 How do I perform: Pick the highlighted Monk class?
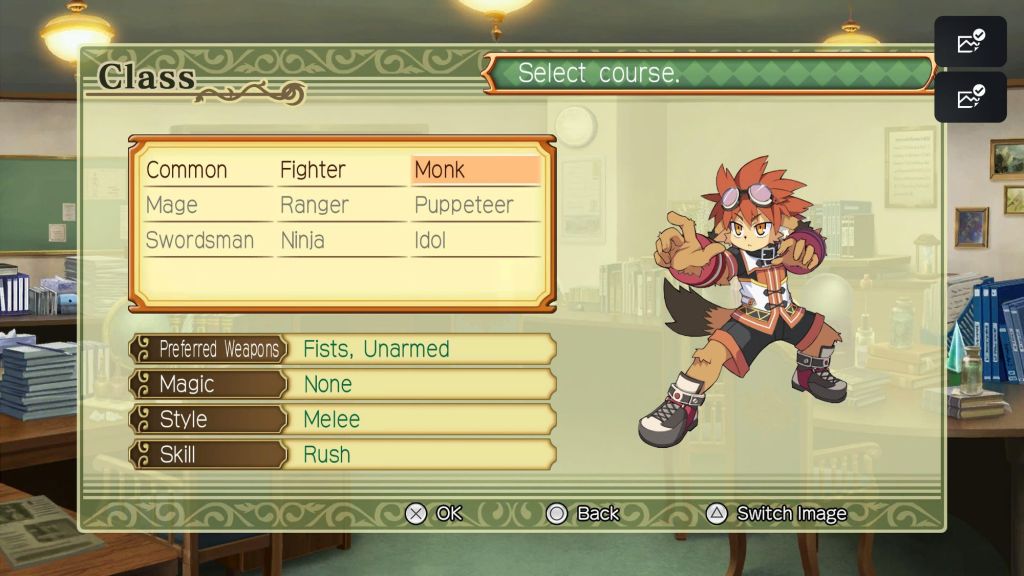[x=440, y=170]
